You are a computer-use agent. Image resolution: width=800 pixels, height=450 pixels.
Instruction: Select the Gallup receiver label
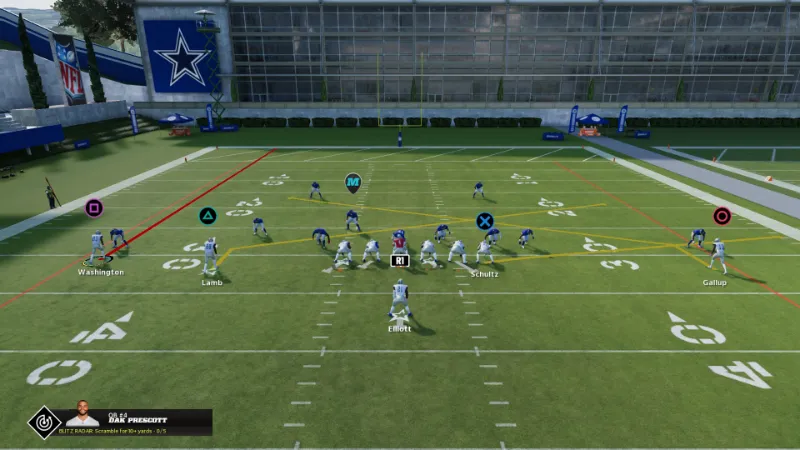pos(714,282)
